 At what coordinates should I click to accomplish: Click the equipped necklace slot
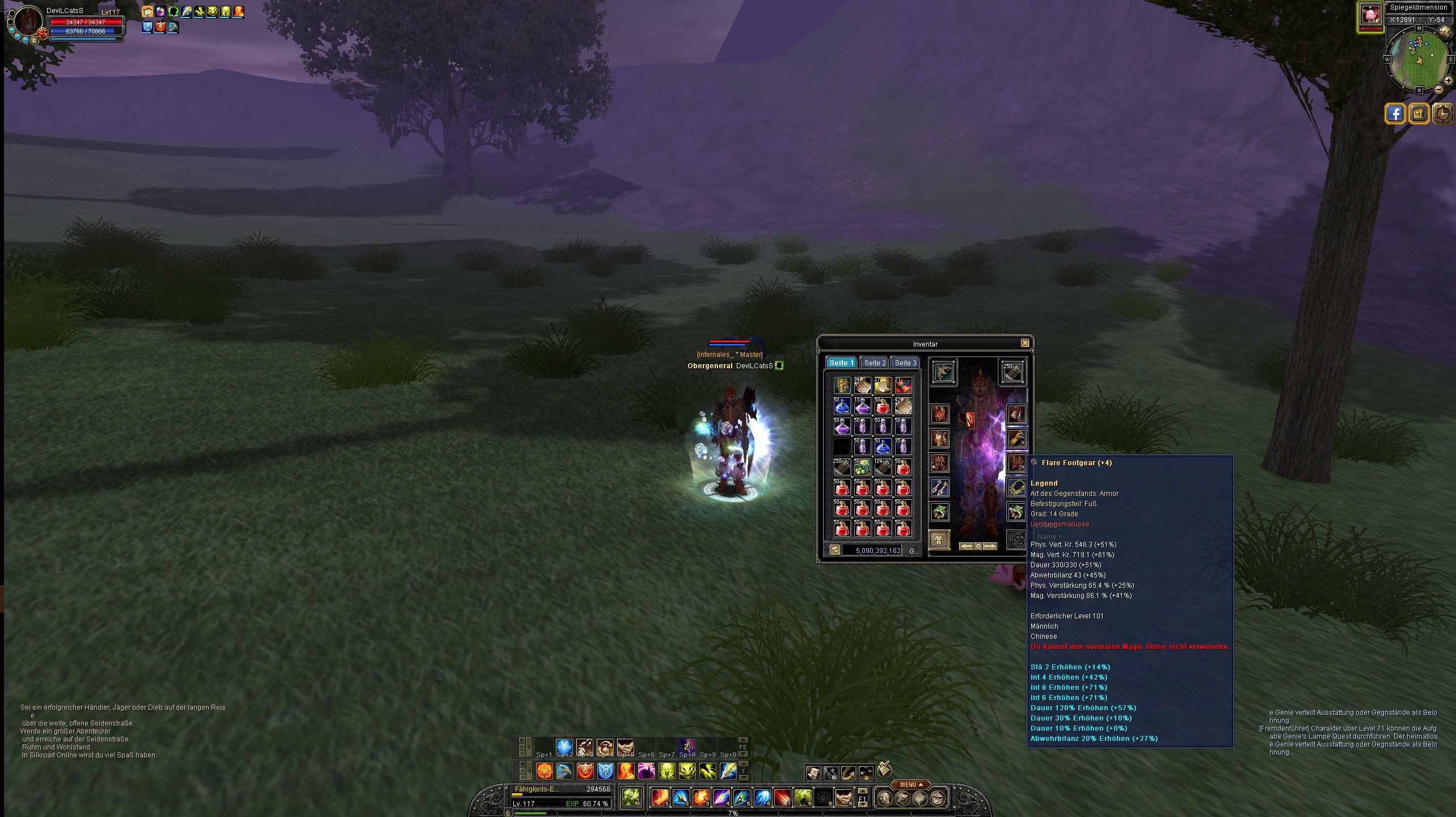(1016, 487)
